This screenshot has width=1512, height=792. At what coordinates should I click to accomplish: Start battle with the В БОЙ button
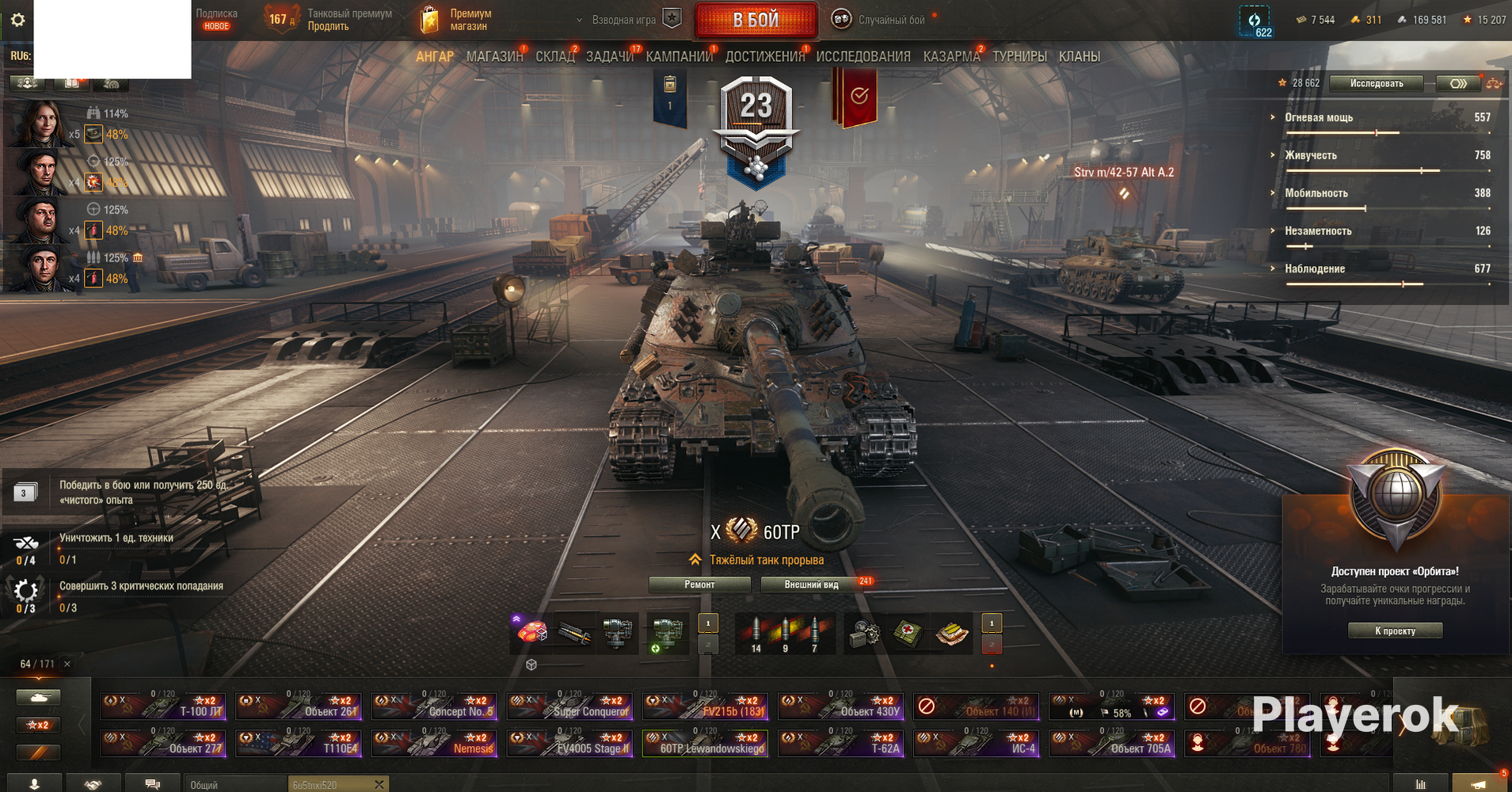(756, 21)
